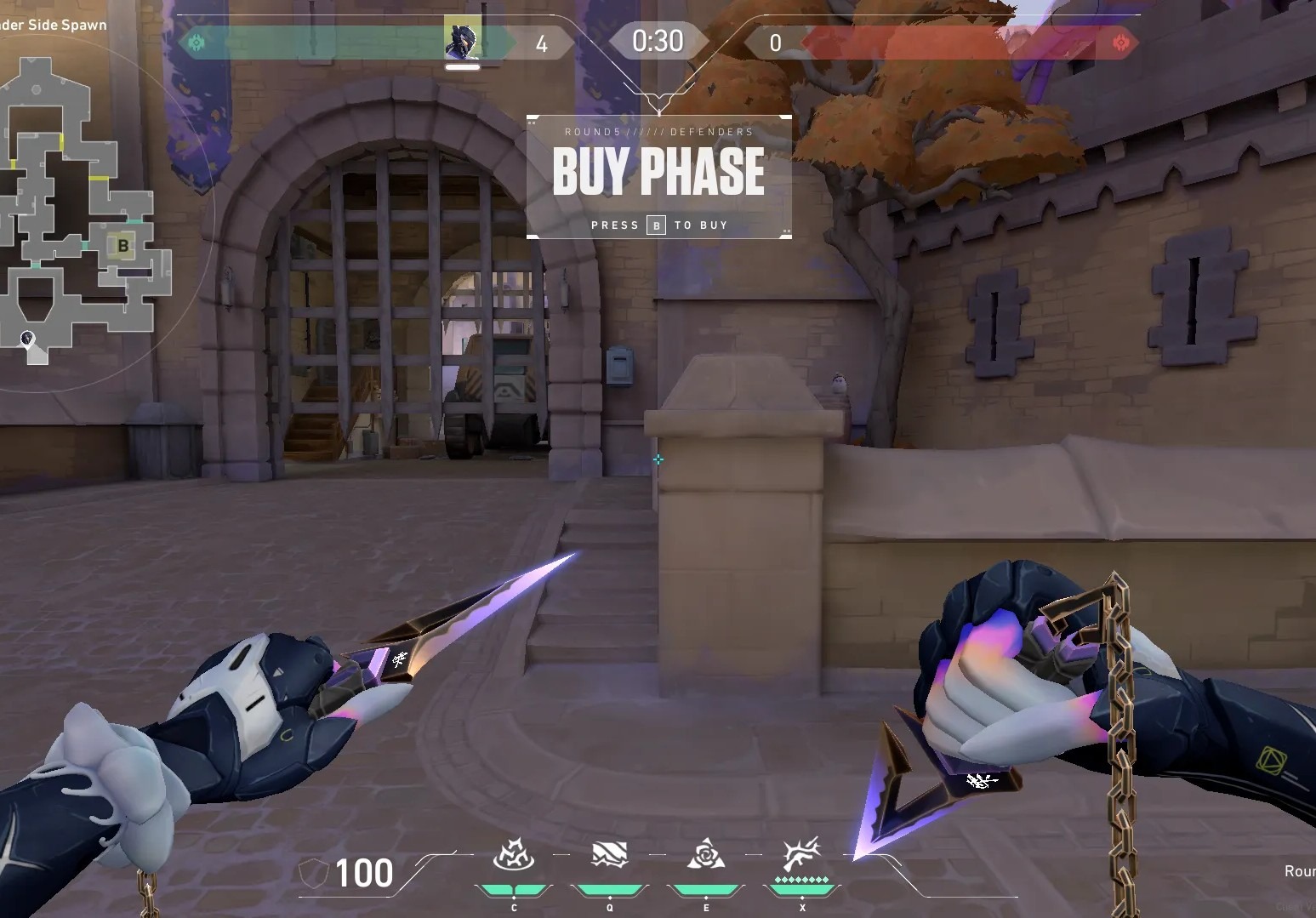The height and width of the screenshot is (918, 1316).
Task: Click the red attacker team emblem
Action: pyautogui.click(x=1121, y=43)
